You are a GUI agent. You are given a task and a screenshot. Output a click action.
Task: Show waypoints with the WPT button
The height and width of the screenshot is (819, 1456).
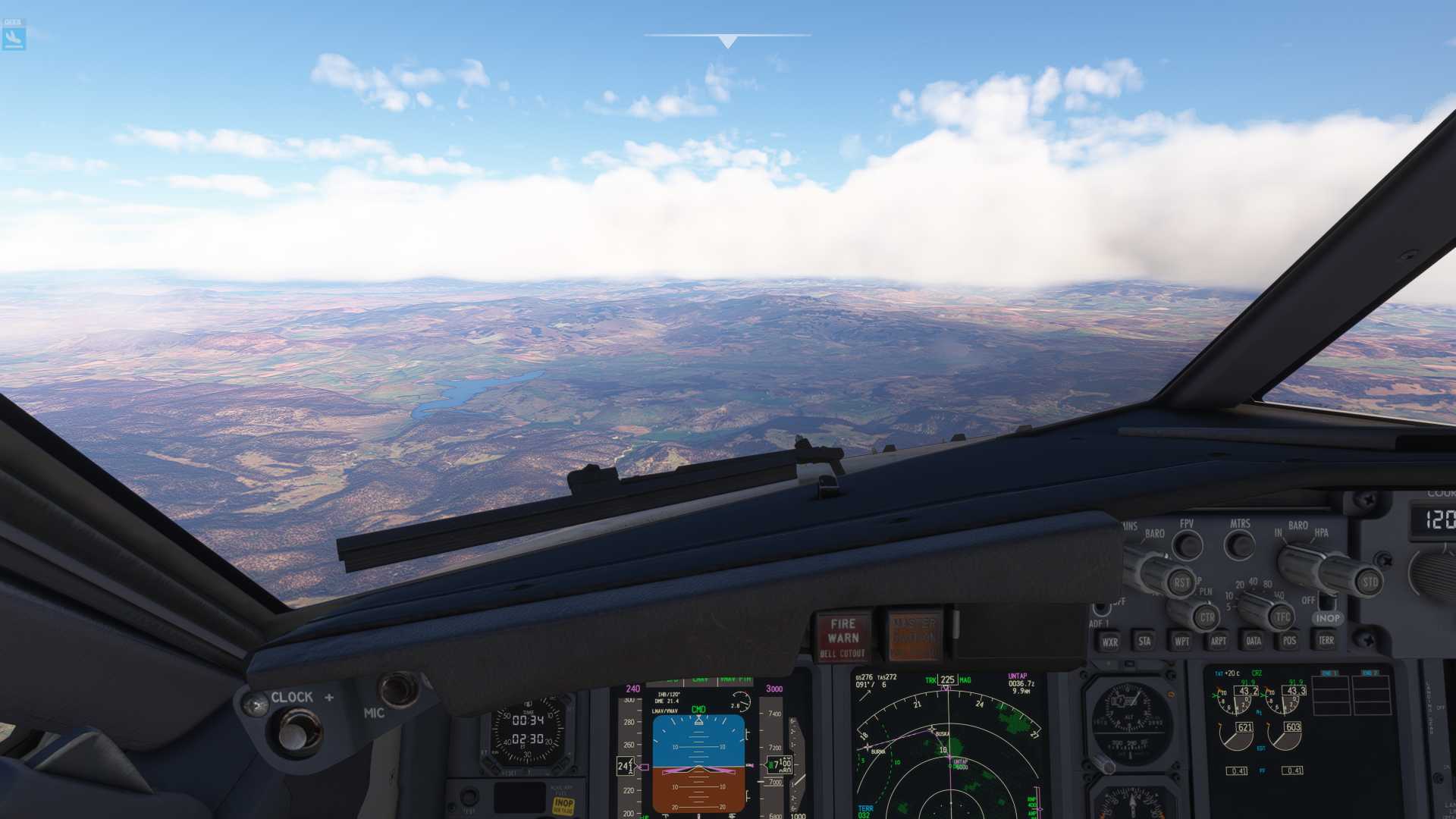tap(1182, 641)
